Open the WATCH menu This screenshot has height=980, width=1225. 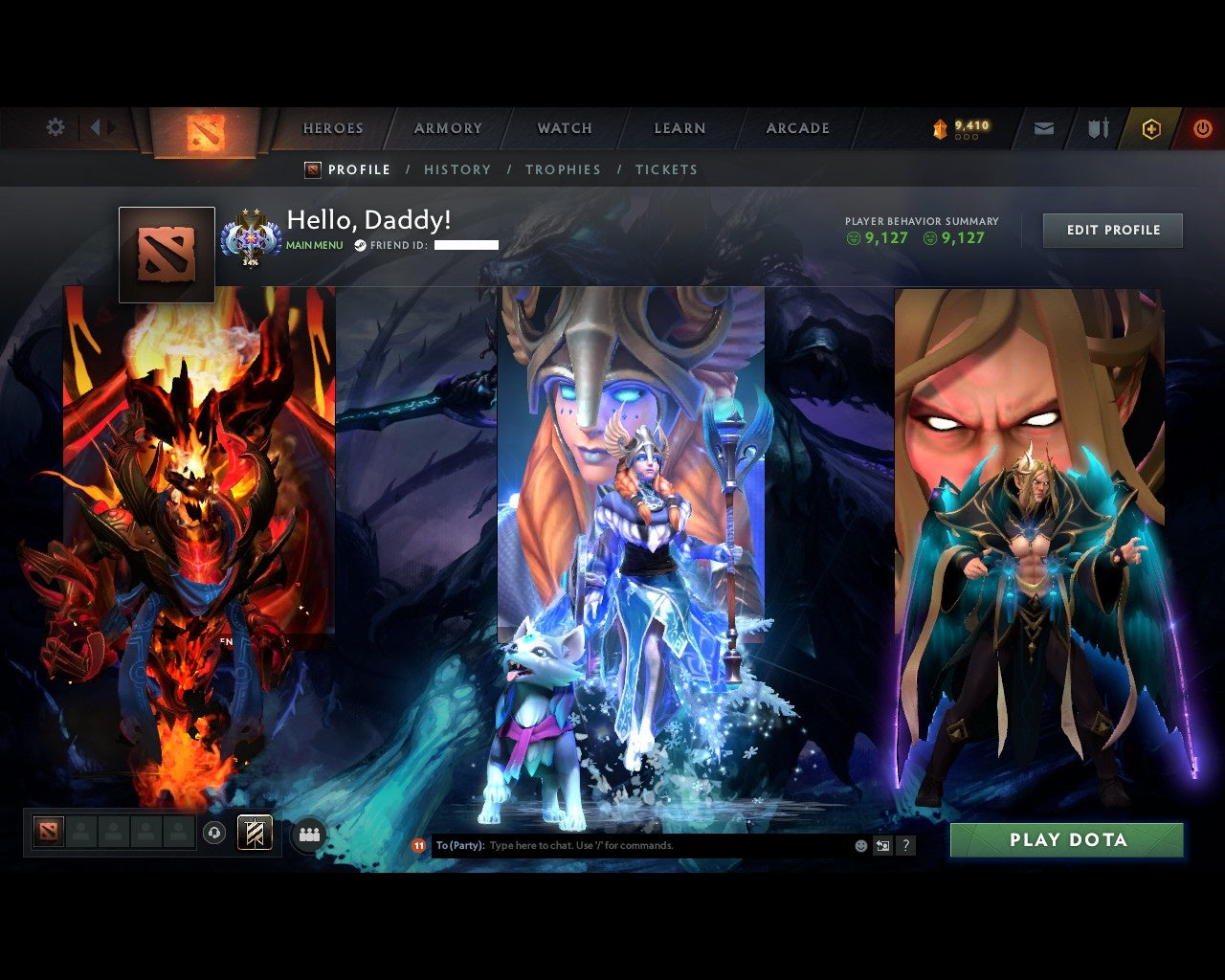[x=564, y=127]
